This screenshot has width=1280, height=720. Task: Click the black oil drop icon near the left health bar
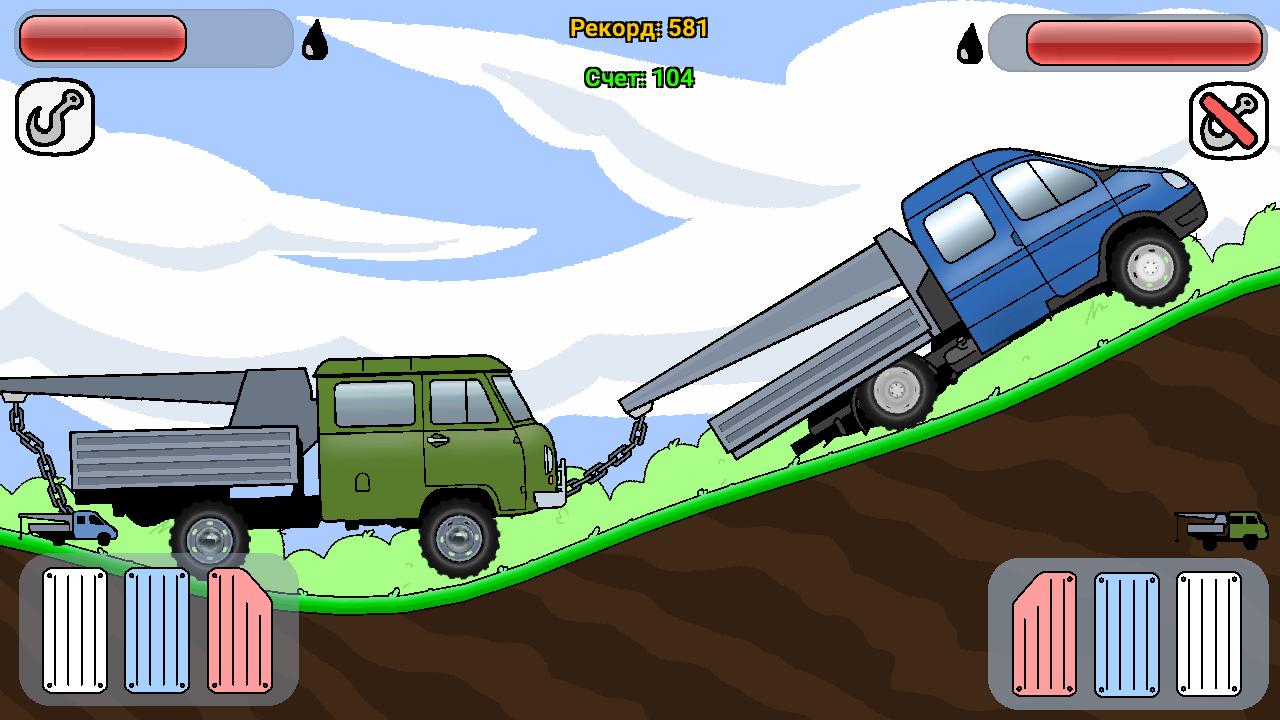click(x=314, y=42)
